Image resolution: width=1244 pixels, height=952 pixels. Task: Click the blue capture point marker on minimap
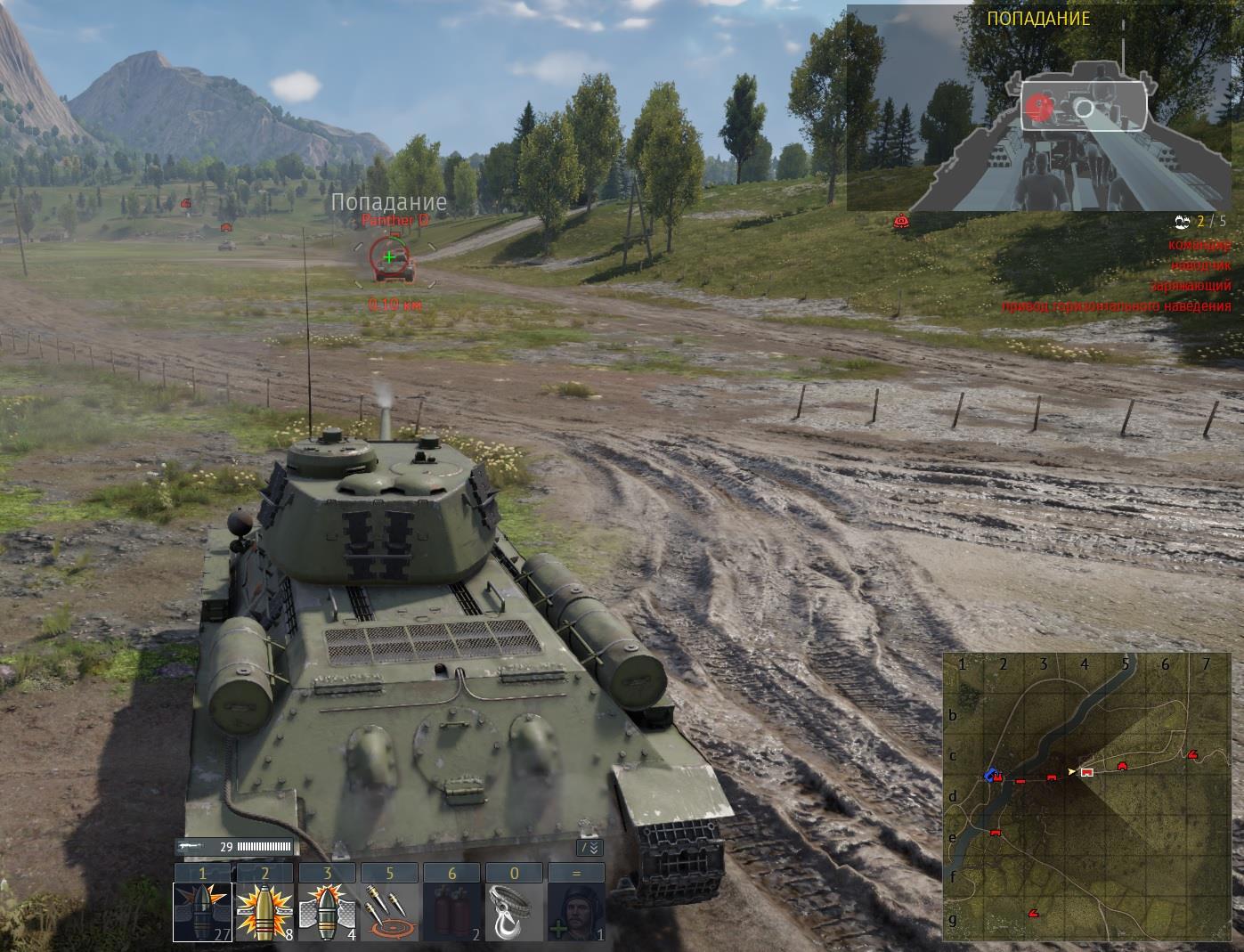click(x=990, y=775)
